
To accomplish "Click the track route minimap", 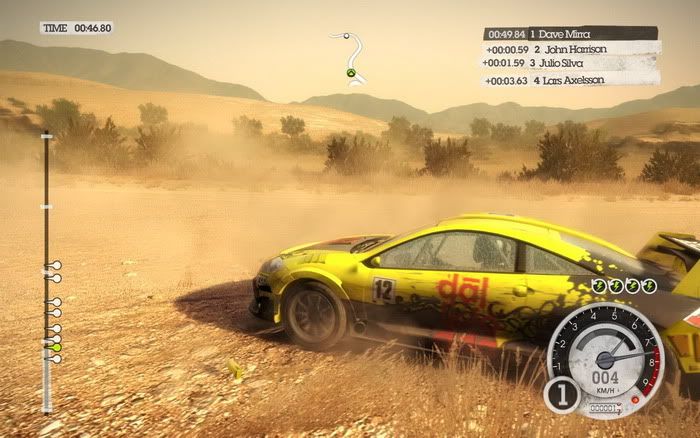I will pyautogui.click(x=349, y=57).
